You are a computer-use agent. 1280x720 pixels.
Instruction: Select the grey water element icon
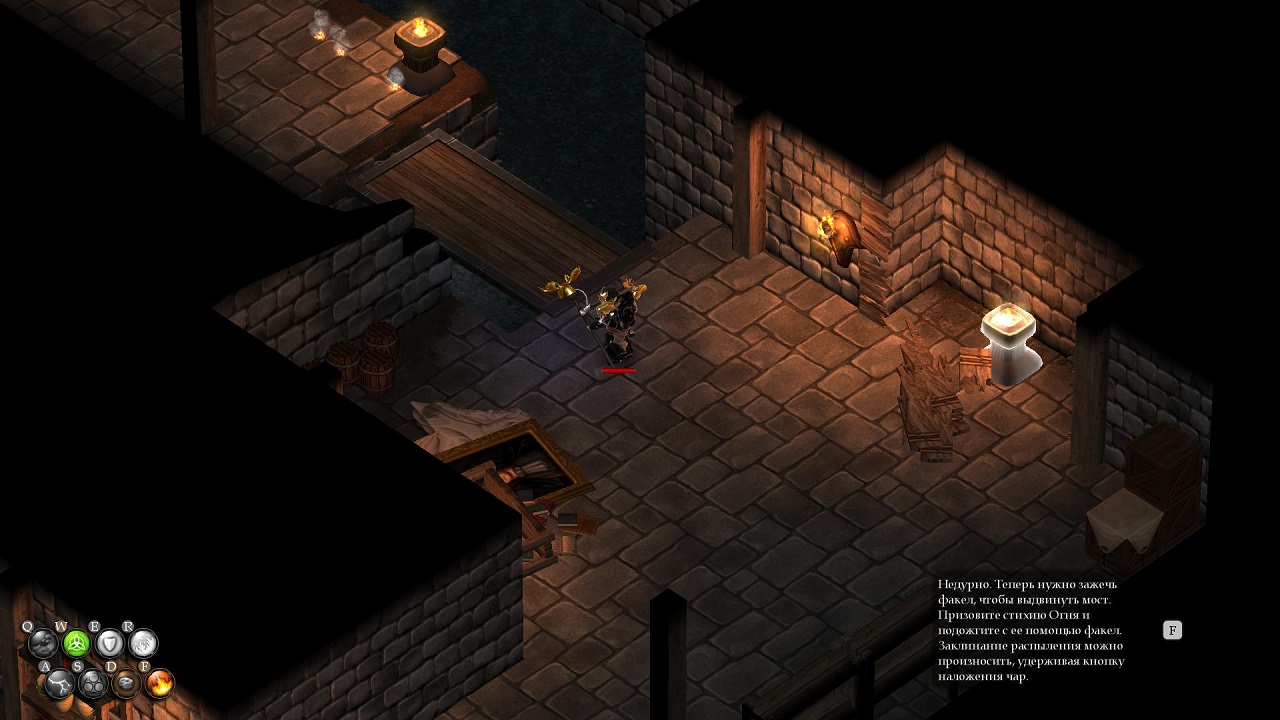pos(42,643)
